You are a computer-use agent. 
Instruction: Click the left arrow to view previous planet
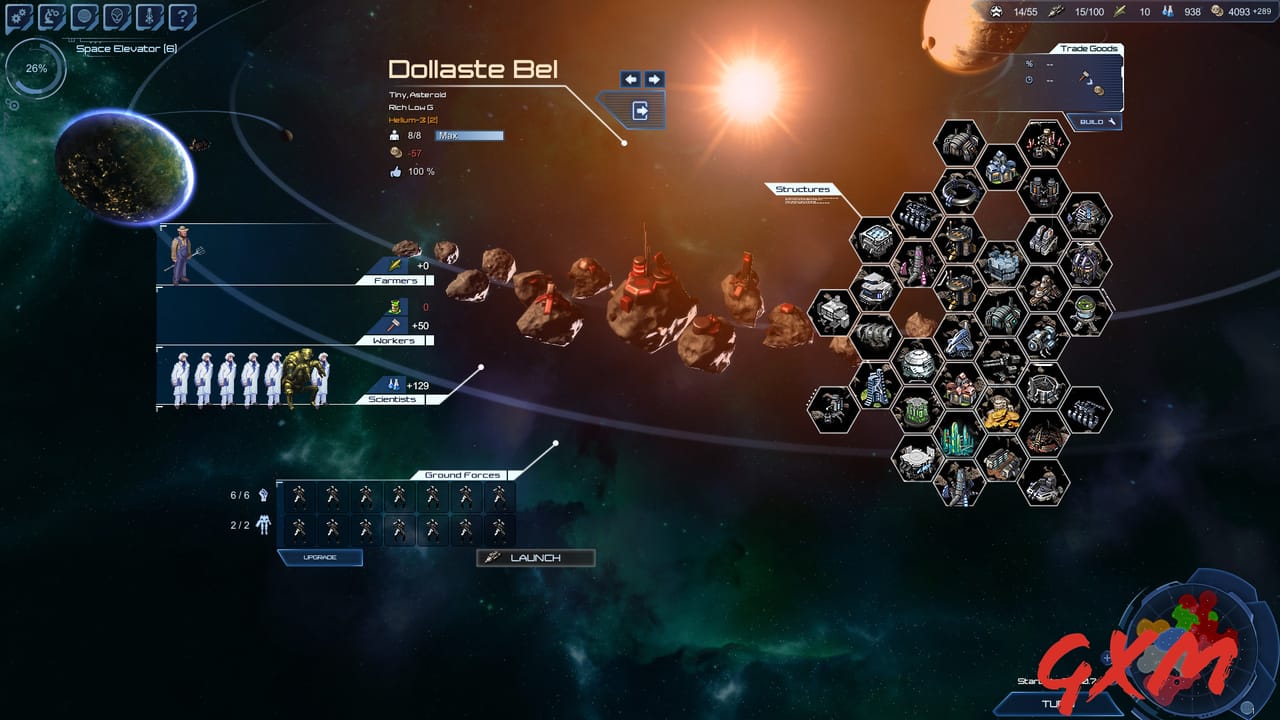[x=630, y=77]
